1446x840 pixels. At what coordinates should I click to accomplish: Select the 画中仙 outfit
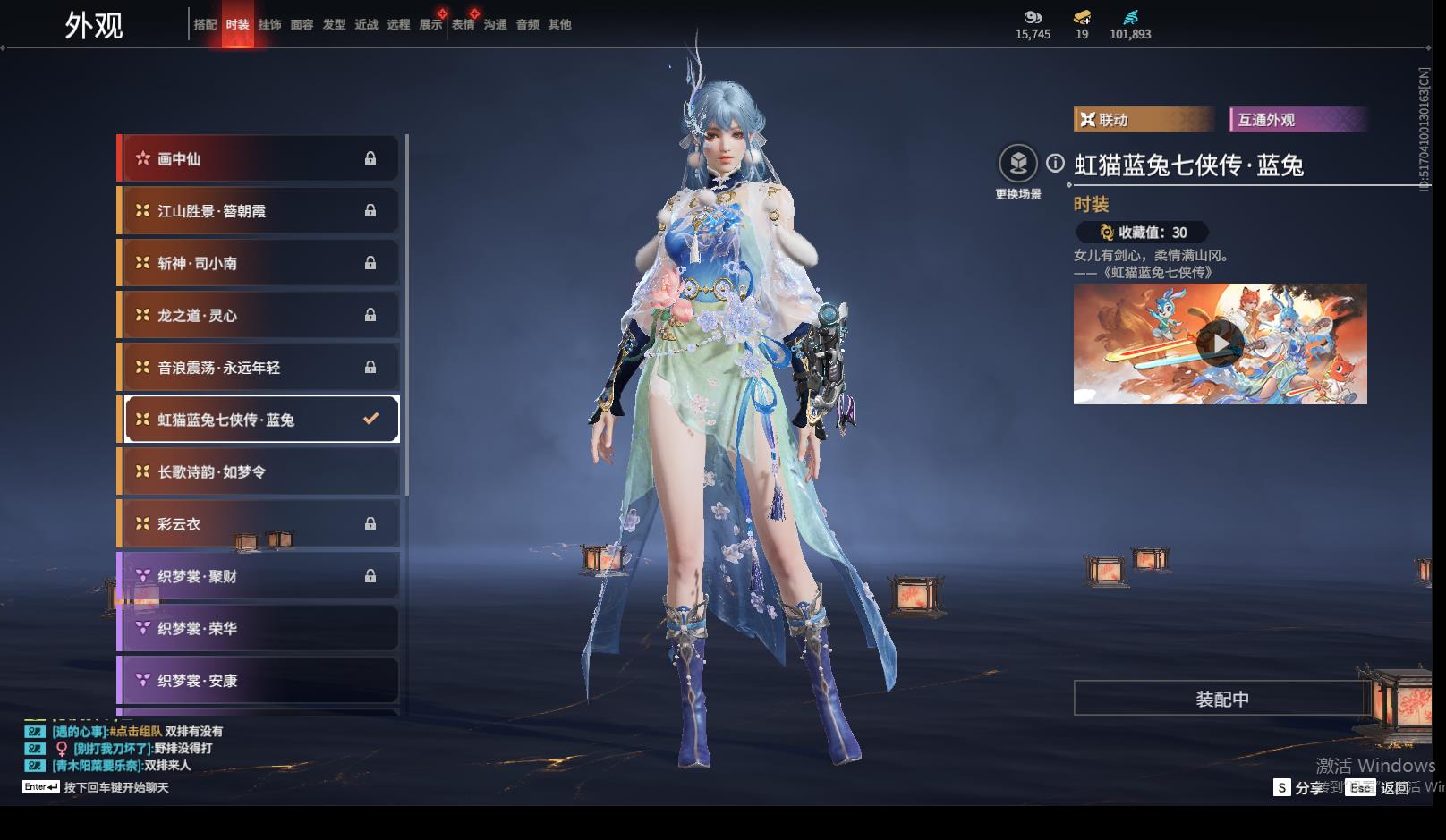(x=259, y=159)
